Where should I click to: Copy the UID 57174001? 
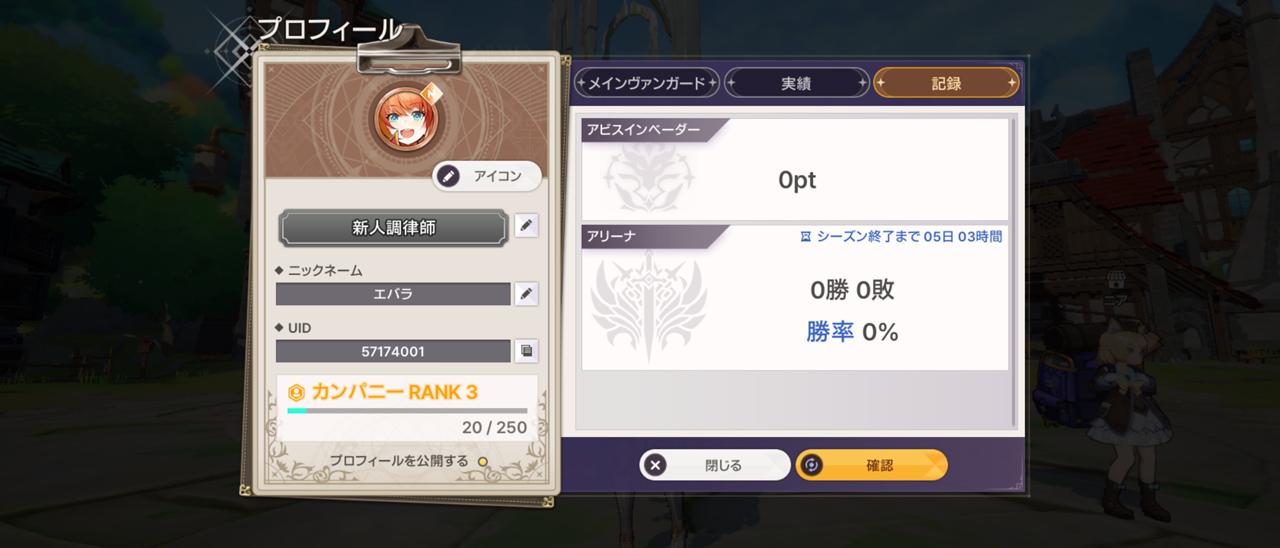[526, 351]
